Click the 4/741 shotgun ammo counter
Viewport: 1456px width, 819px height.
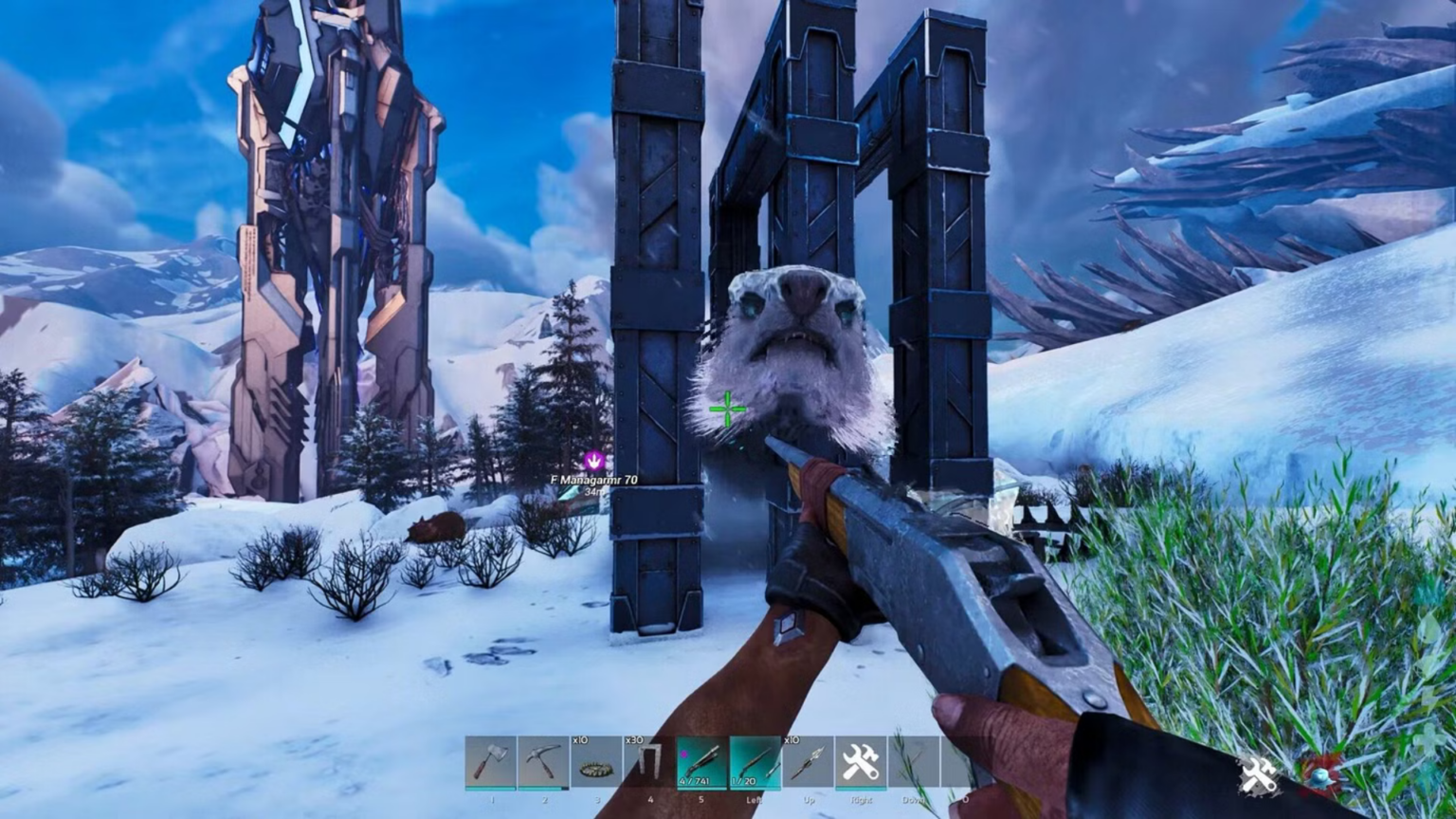(694, 779)
